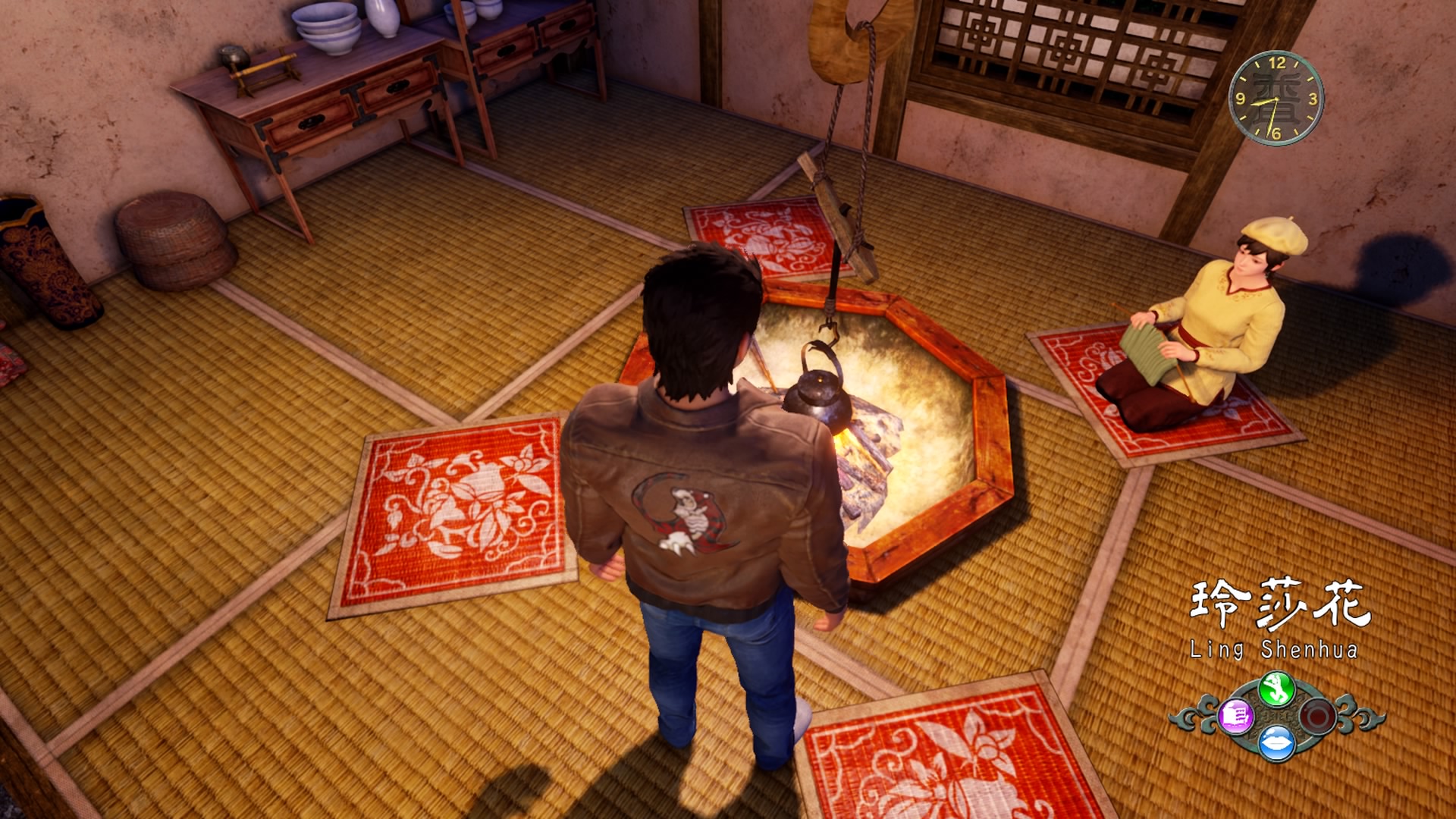Choose the blue lips talk icon
Image resolution: width=1456 pixels, height=819 pixels.
pos(1276,743)
